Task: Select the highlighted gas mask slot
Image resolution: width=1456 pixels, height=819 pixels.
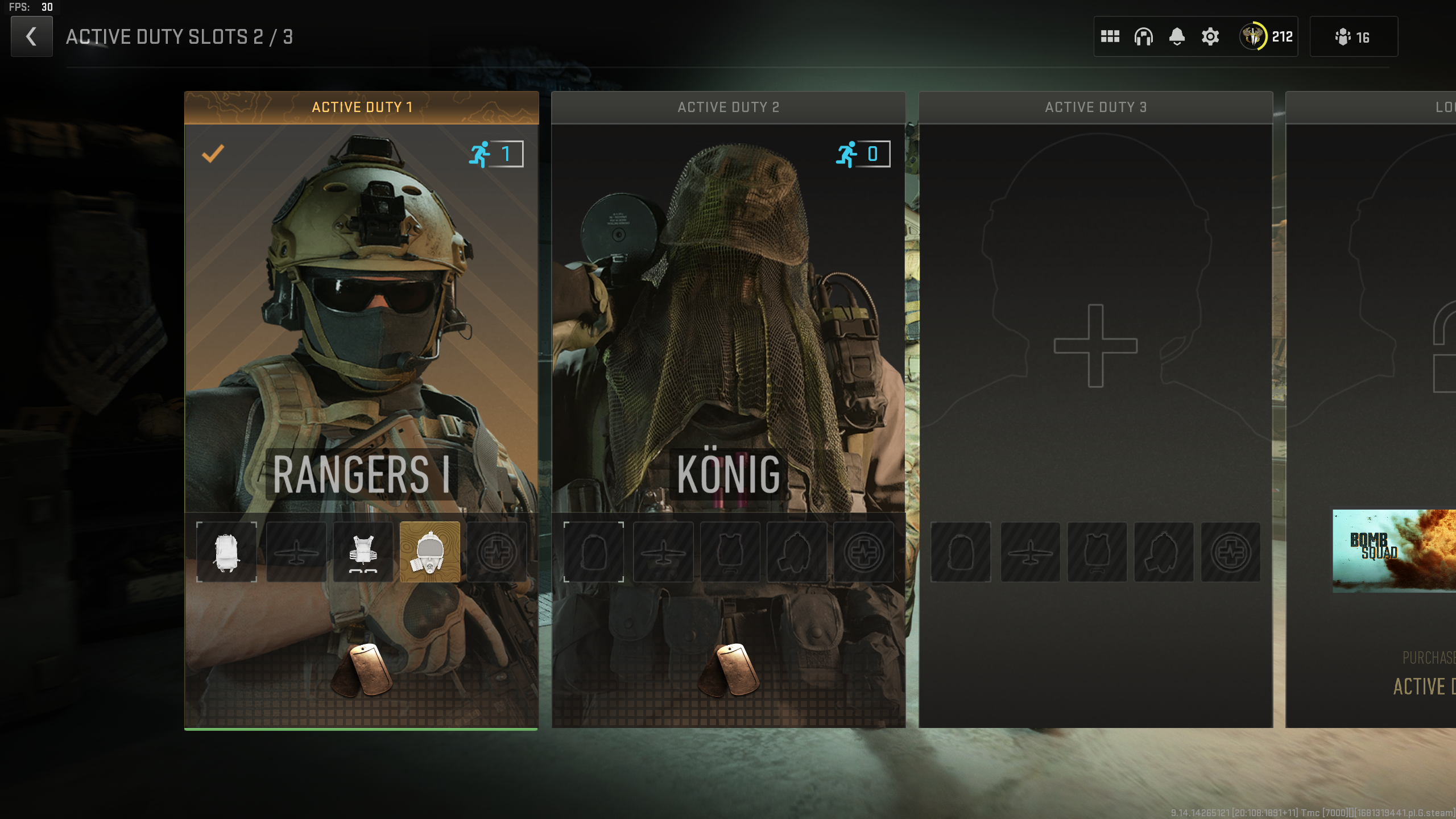Action: [x=430, y=552]
